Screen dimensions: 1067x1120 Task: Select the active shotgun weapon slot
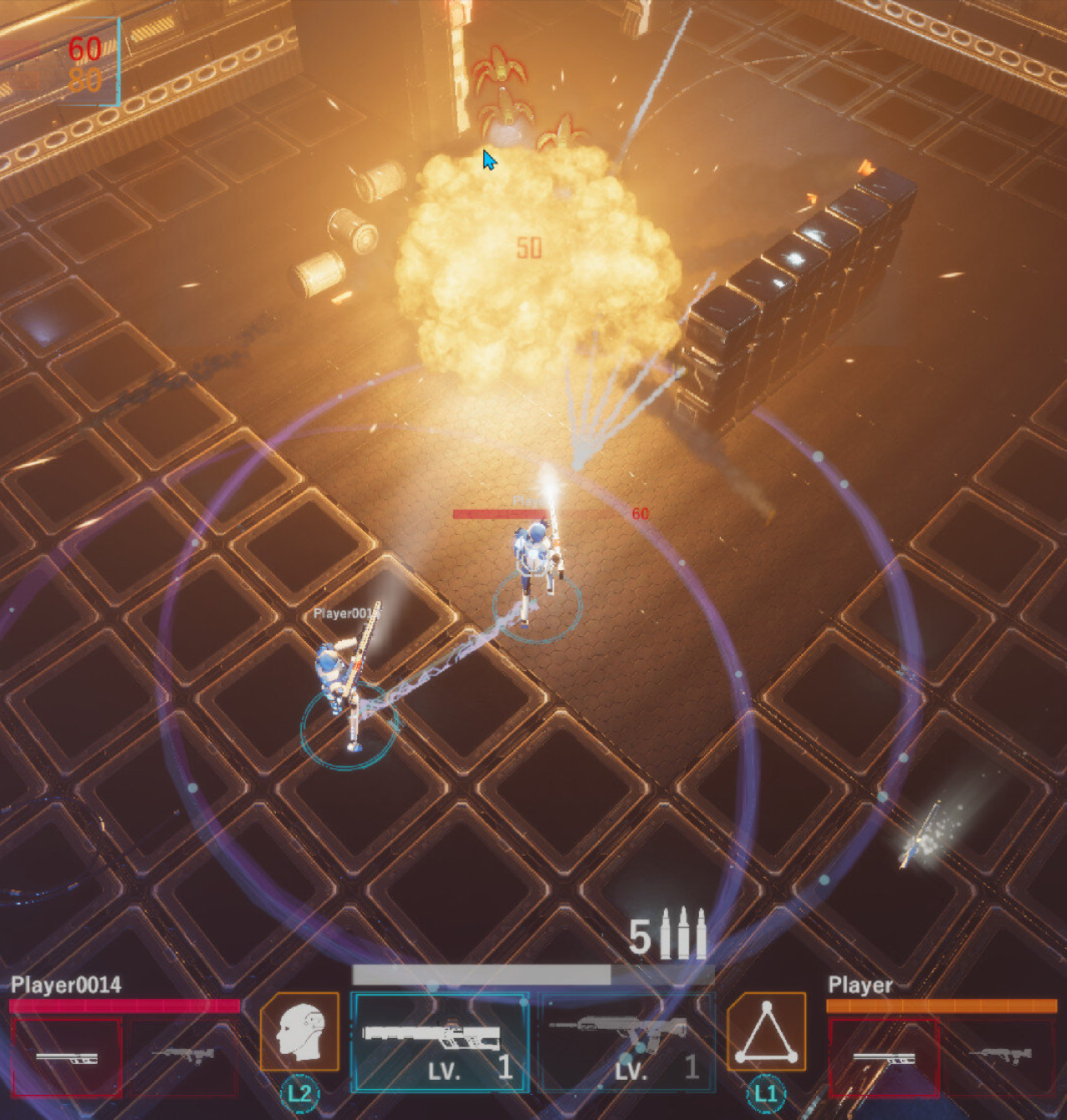tap(439, 1041)
